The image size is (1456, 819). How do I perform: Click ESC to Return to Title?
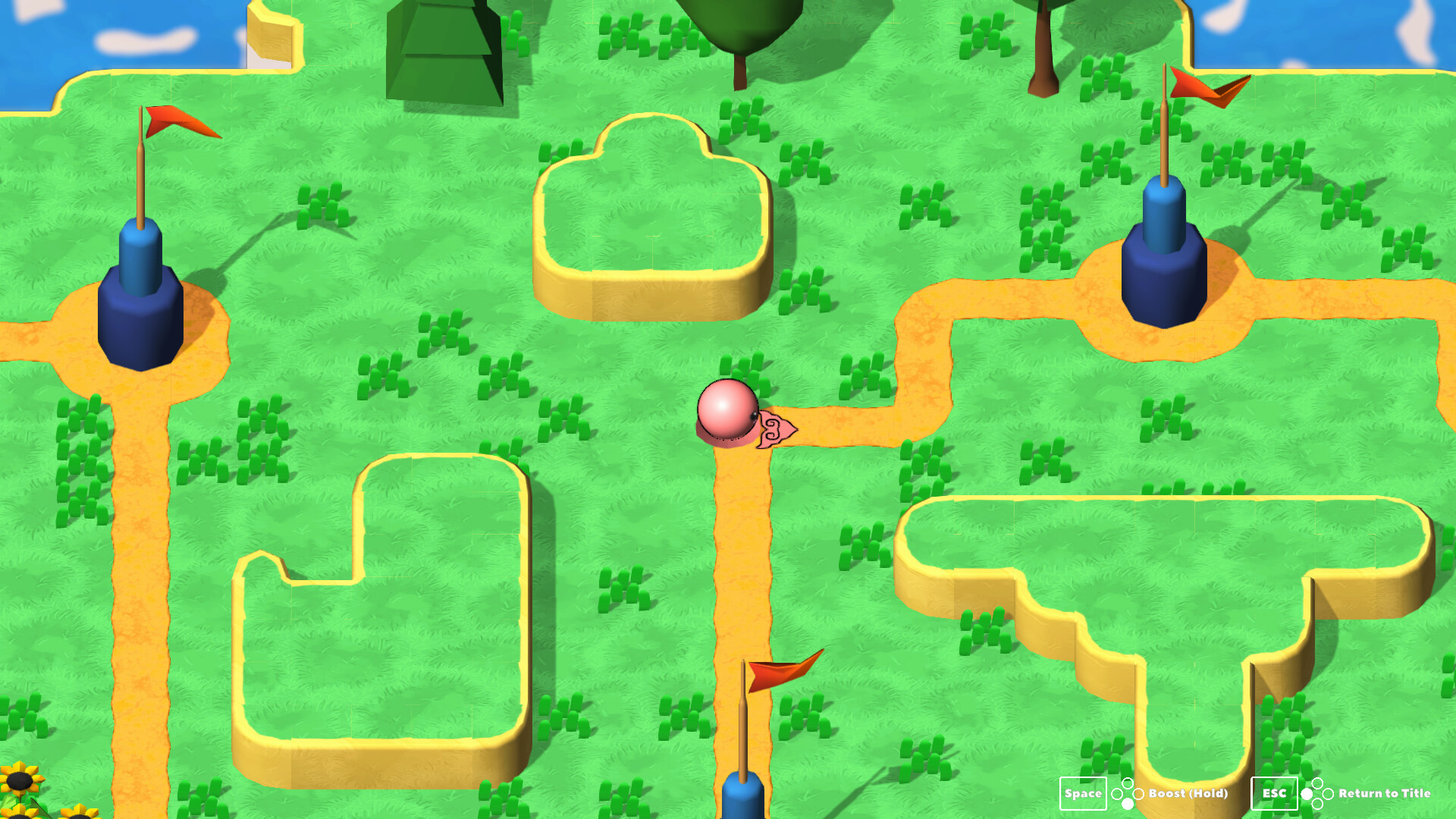coord(1274,792)
